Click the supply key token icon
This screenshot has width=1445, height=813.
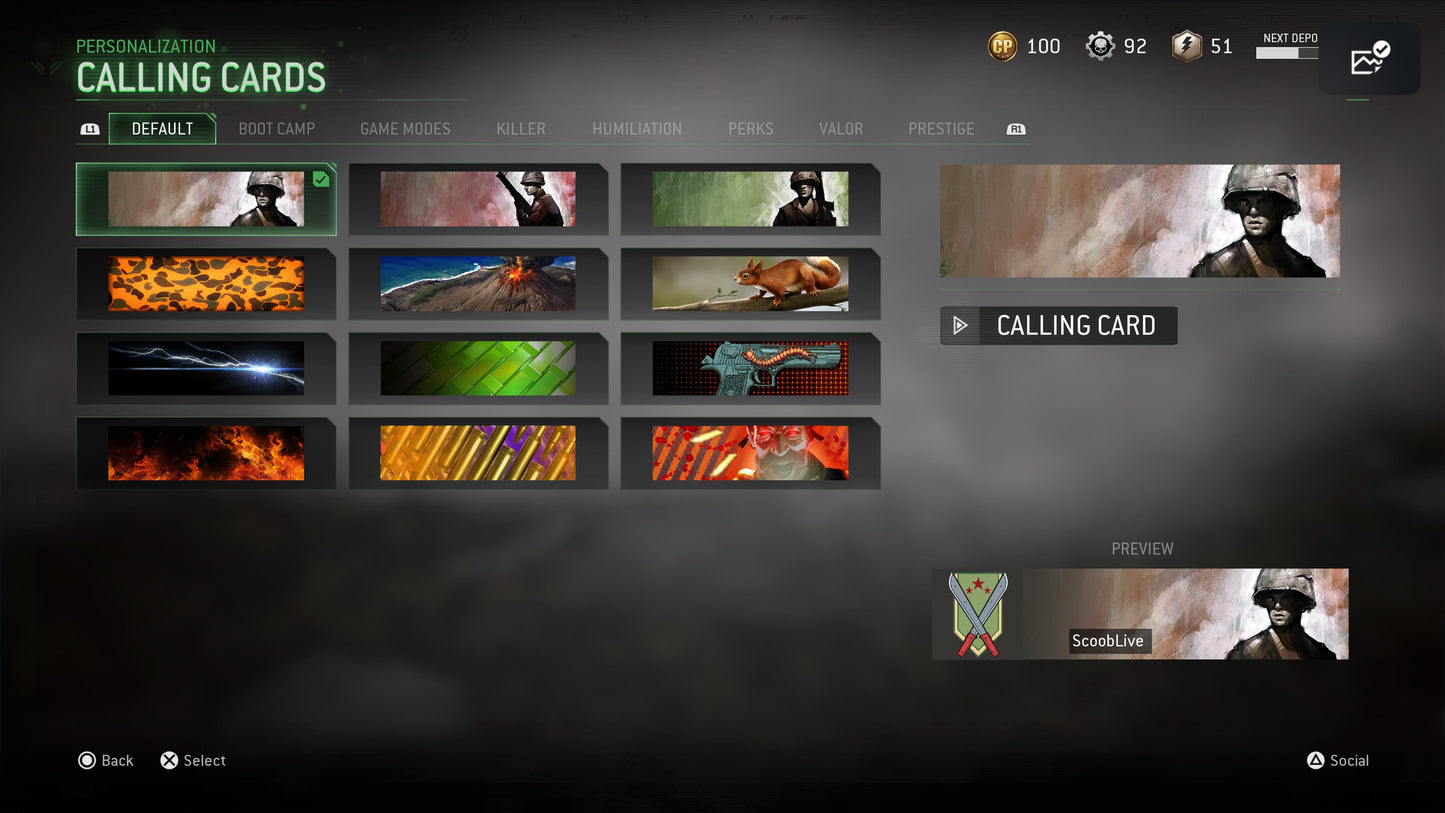(x=1186, y=45)
